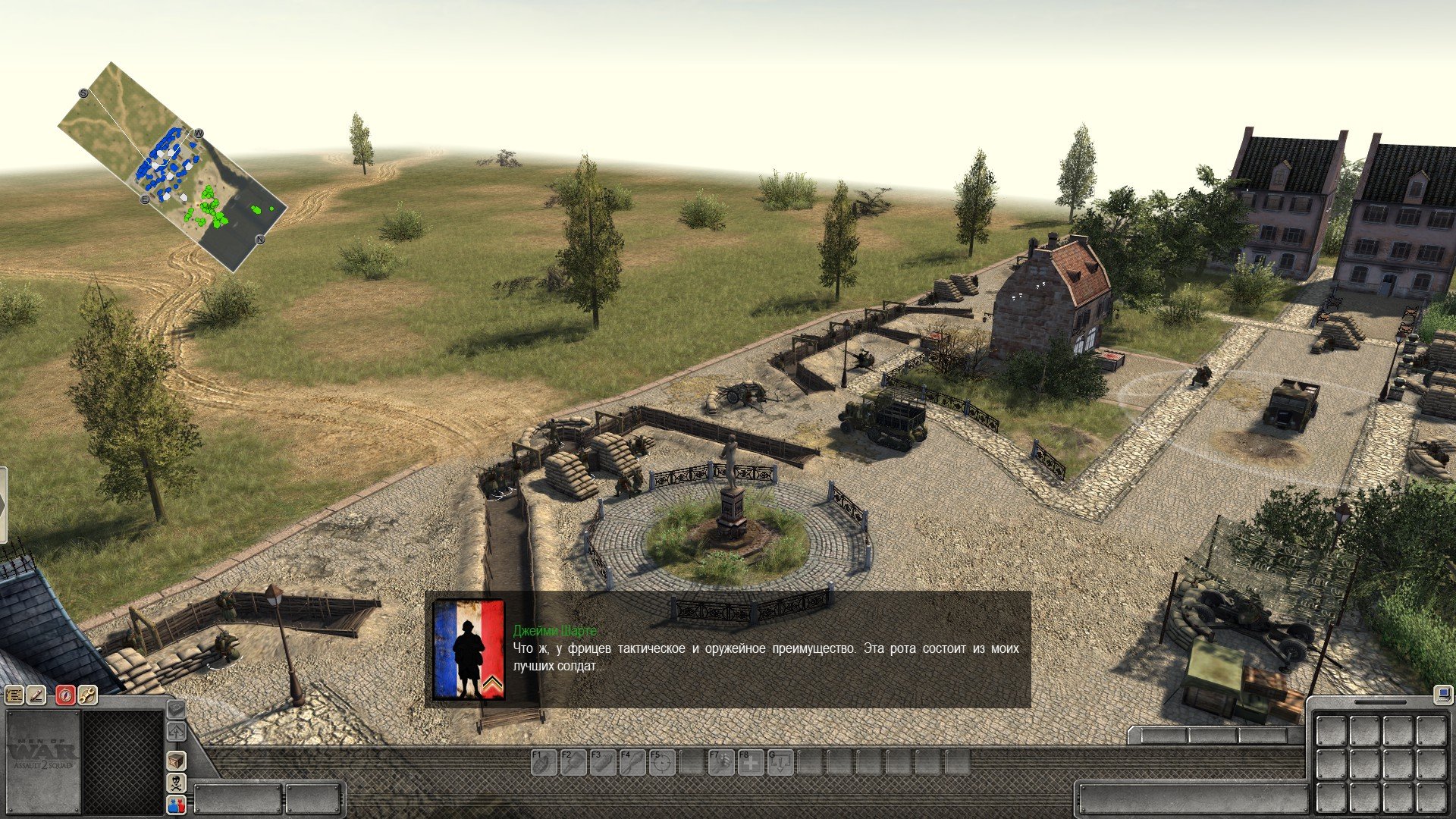1456x819 pixels.
Task: Click the G arrow command button
Action: (x=780, y=762)
